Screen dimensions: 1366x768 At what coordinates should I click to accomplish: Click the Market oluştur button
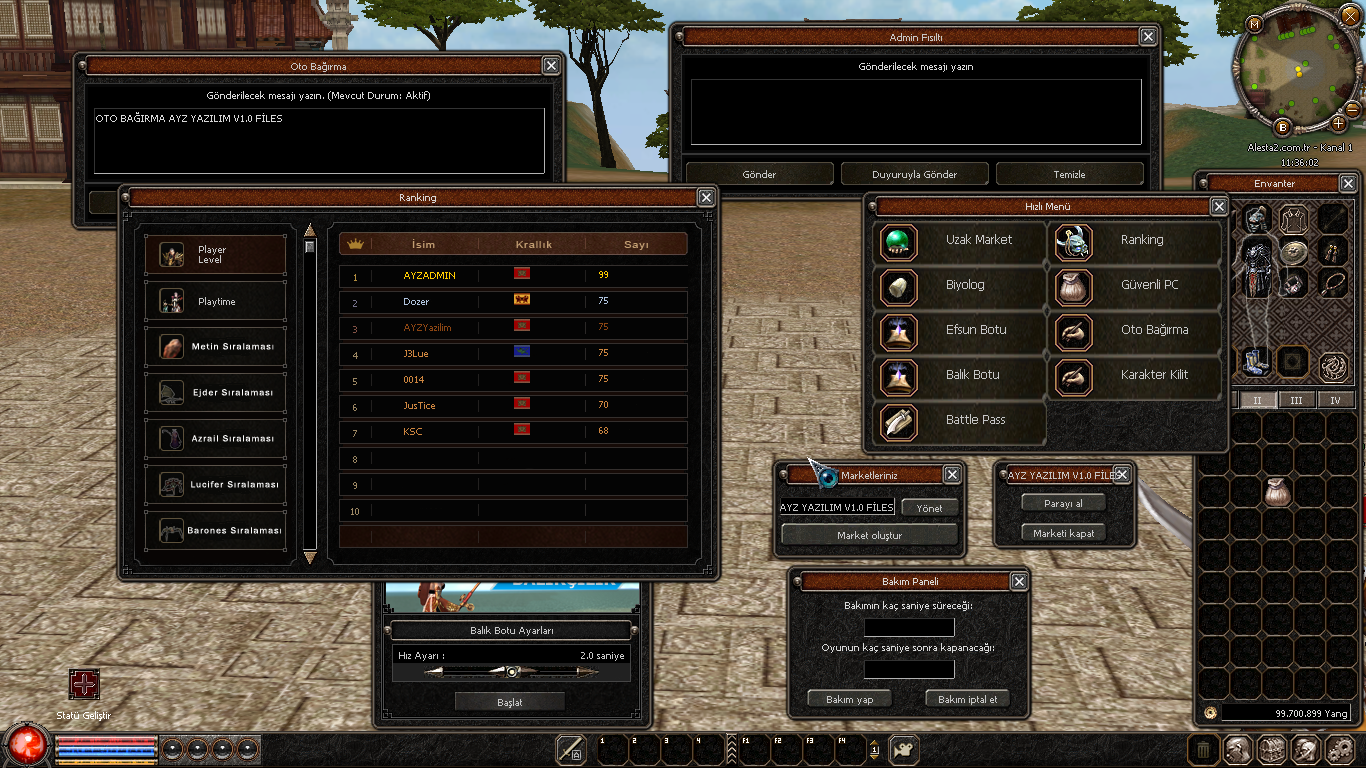point(869,535)
